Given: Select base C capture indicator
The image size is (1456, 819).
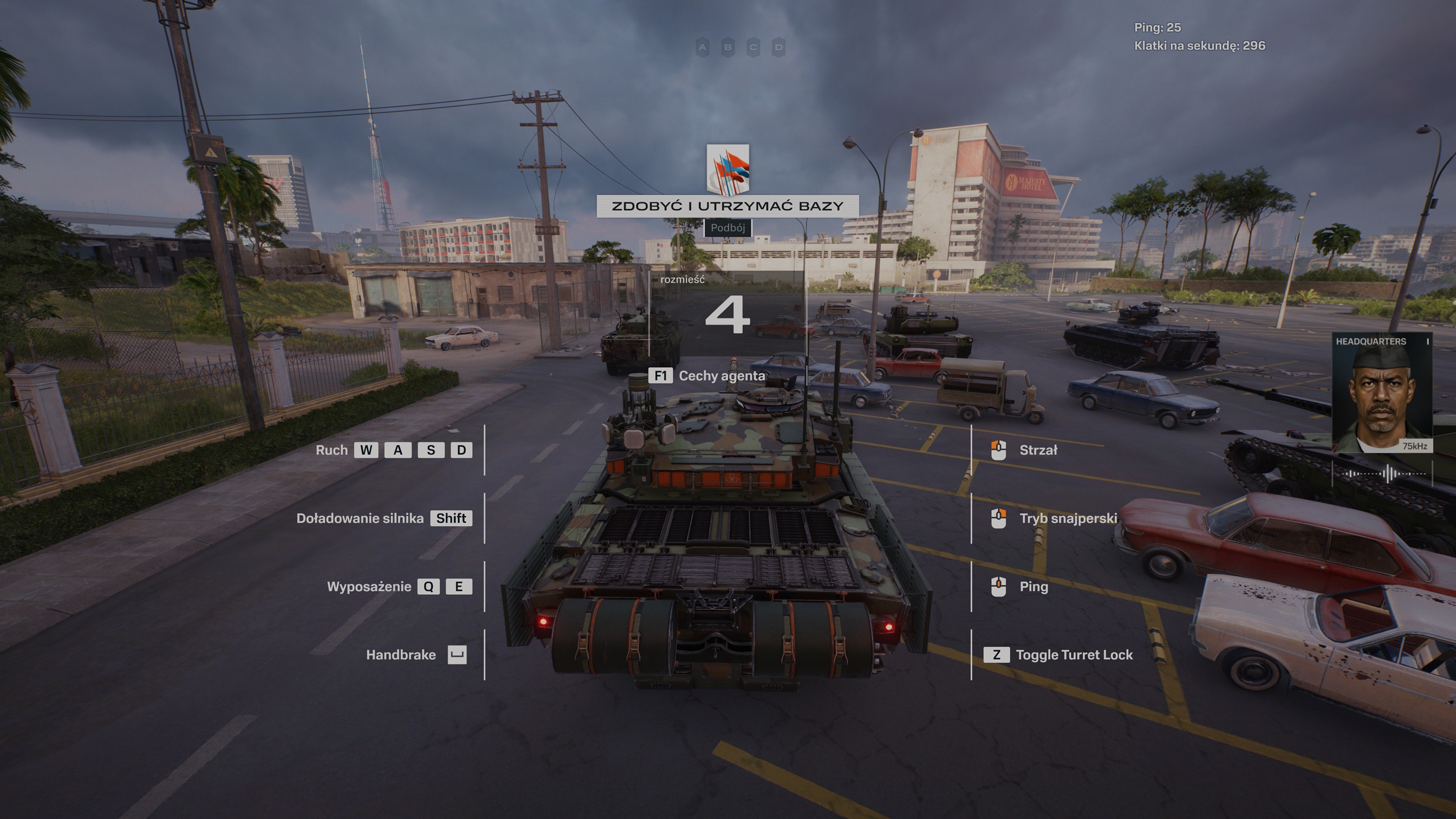Looking at the screenshot, I should click(x=753, y=48).
